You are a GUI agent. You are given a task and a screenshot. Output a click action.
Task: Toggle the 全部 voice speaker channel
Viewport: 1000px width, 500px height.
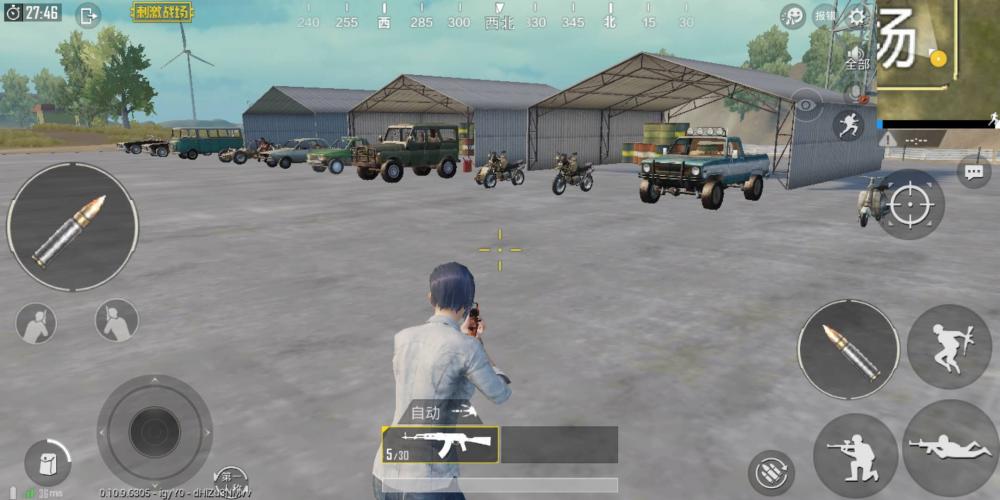click(857, 56)
